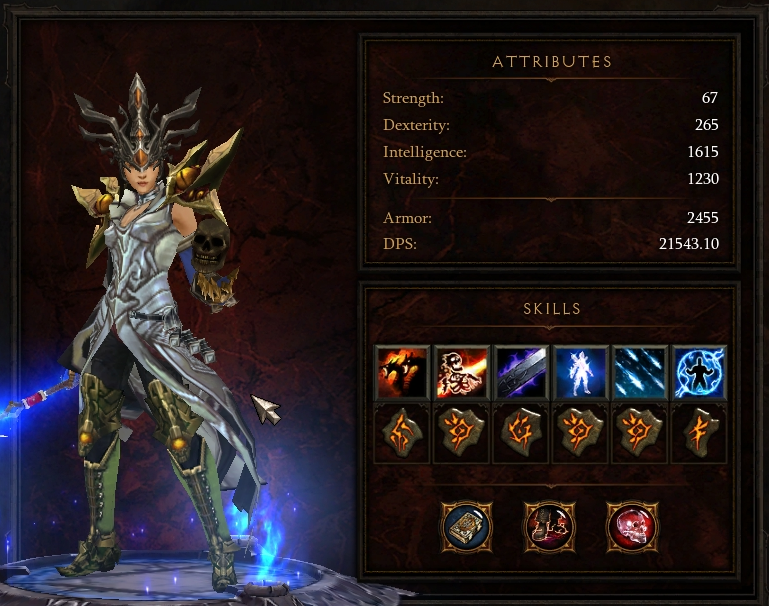
Task: Select the rune stone beneath the purple sword skill
Action: [x=521, y=434]
